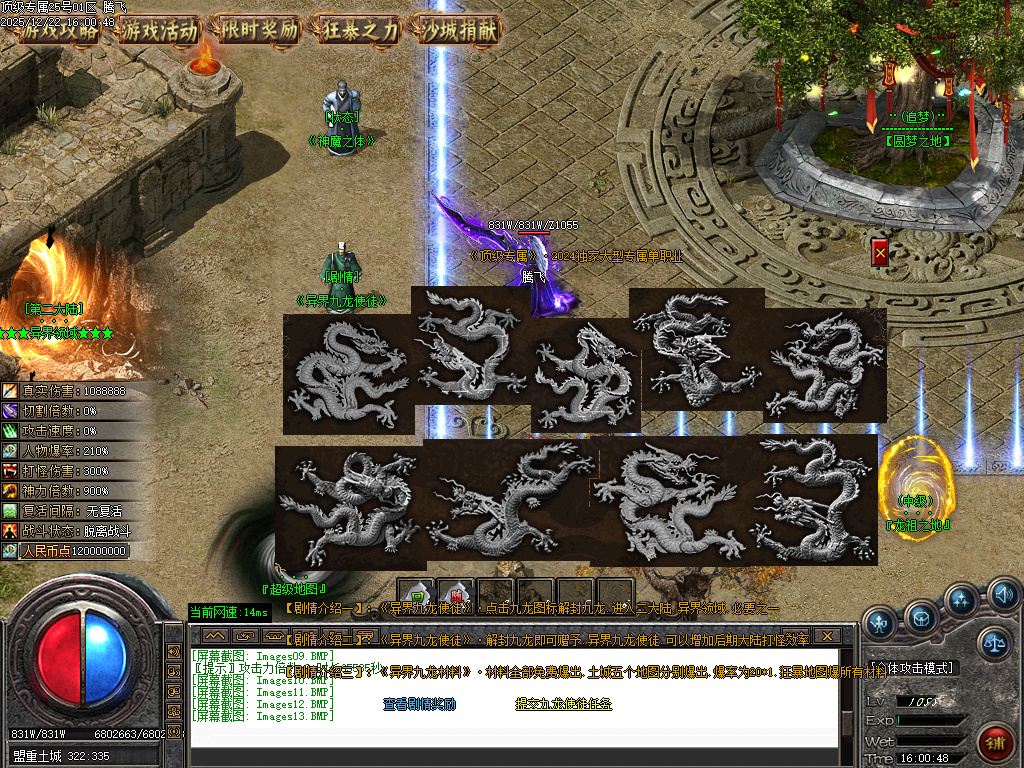
Task: Open the red 铺 shop button
Action: pos(995,744)
